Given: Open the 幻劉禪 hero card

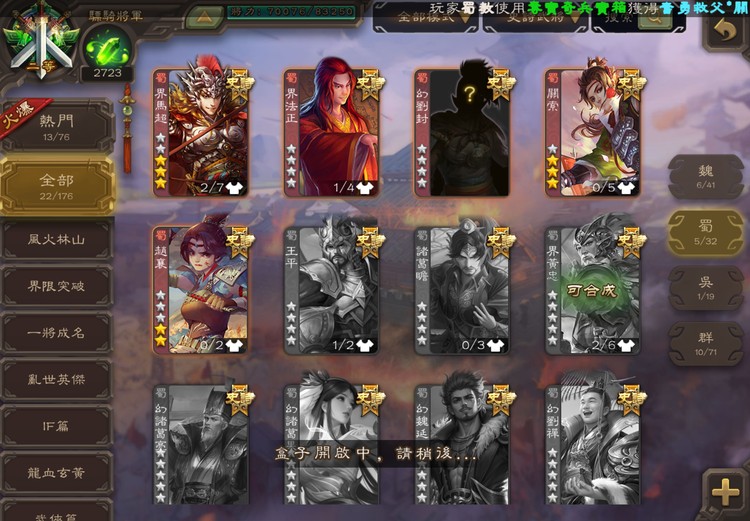Looking at the screenshot, I should pyautogui.click(x=593, y=440).
